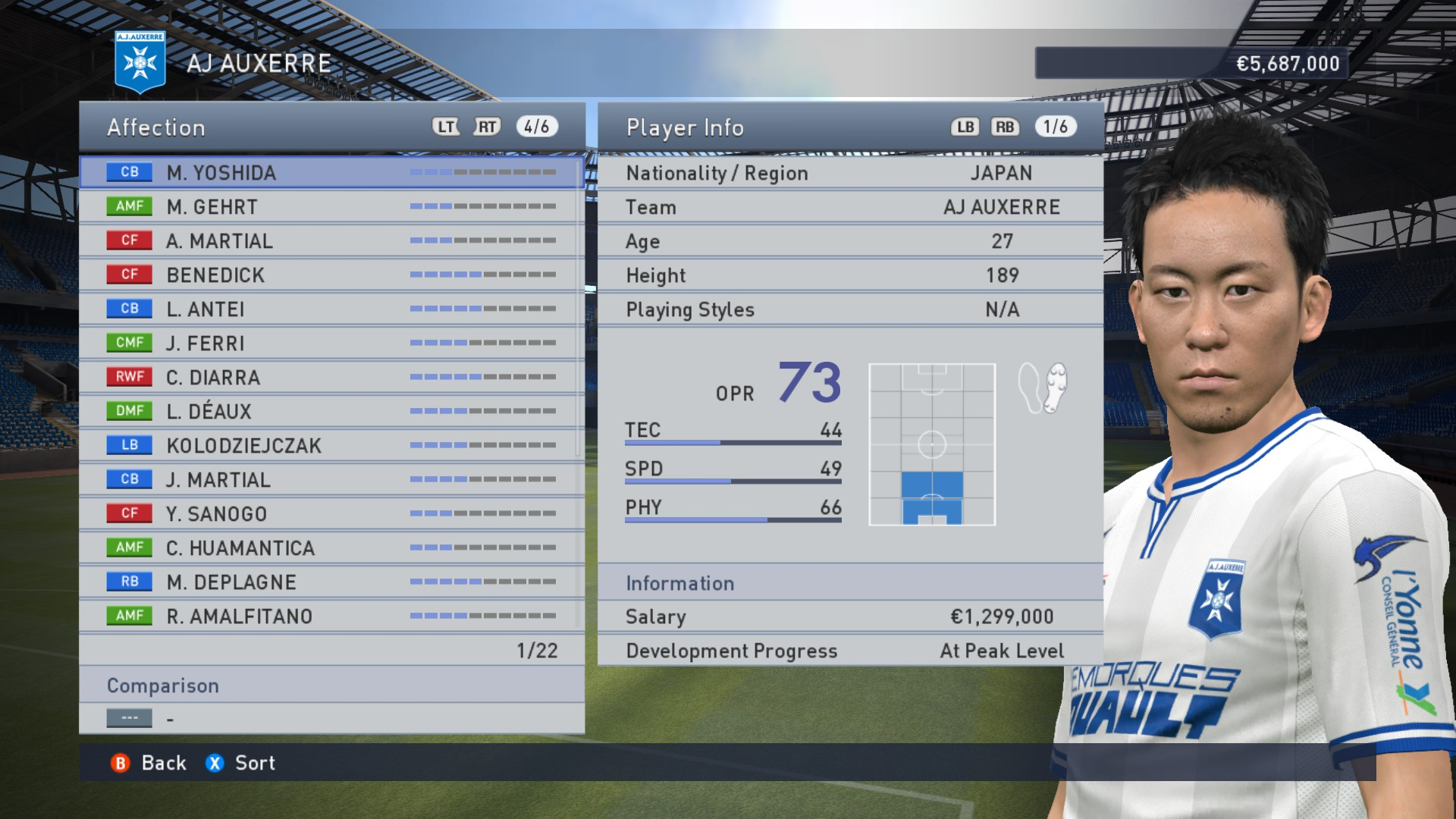Select L. Antei's player row
The width and height of the screenshot is (1456, 819).
331,309
